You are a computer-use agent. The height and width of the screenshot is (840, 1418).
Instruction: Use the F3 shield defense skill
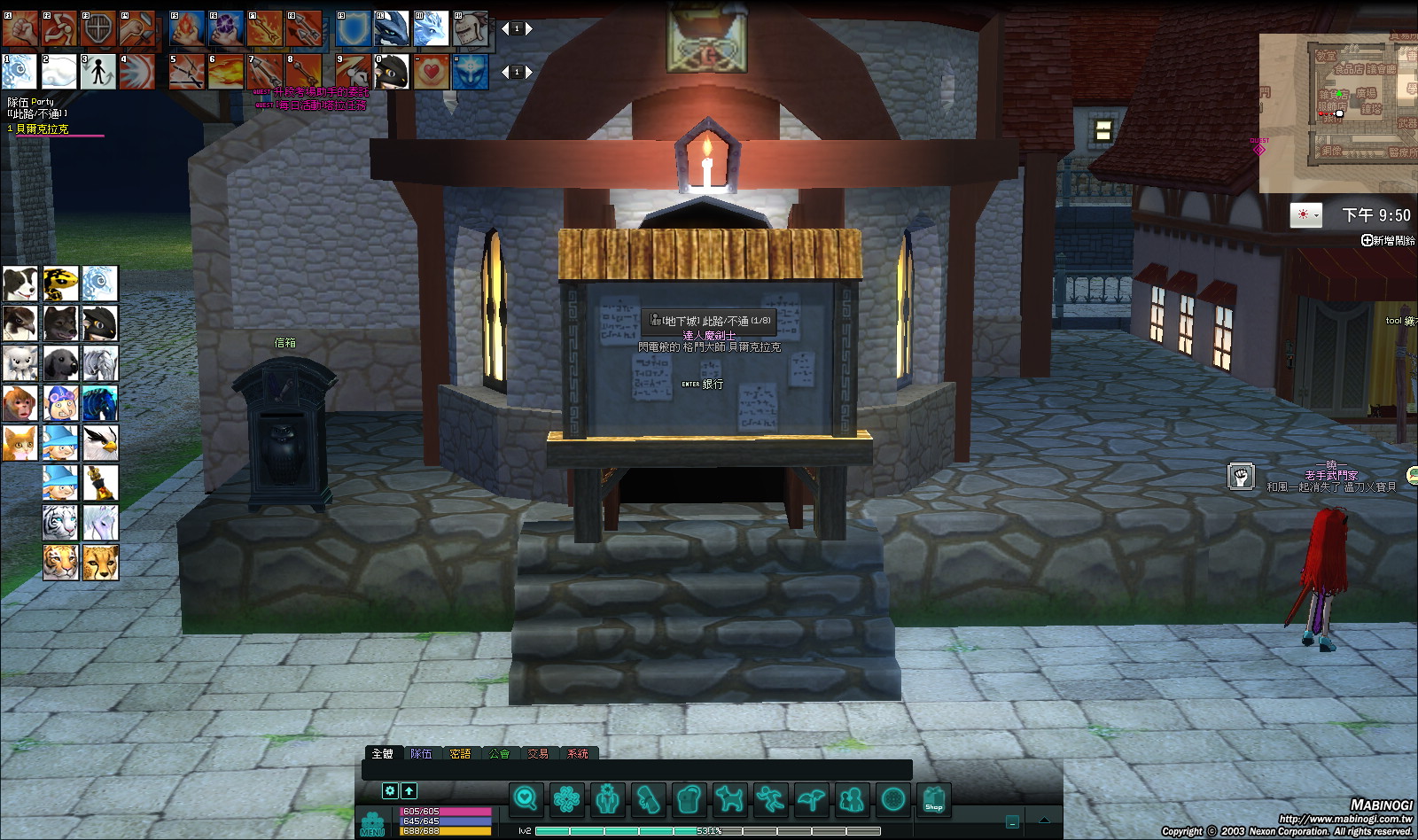point(97,29)
